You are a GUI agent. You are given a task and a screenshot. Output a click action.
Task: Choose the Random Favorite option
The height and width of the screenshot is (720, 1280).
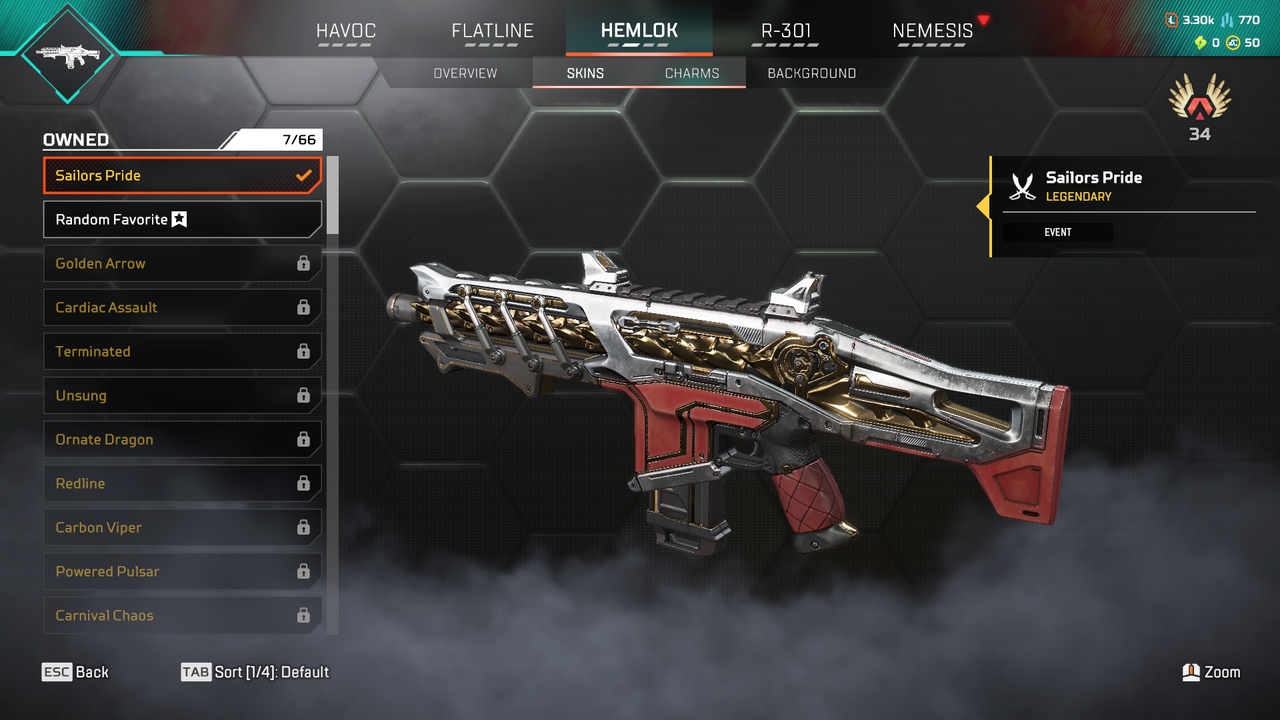[182, 220]
